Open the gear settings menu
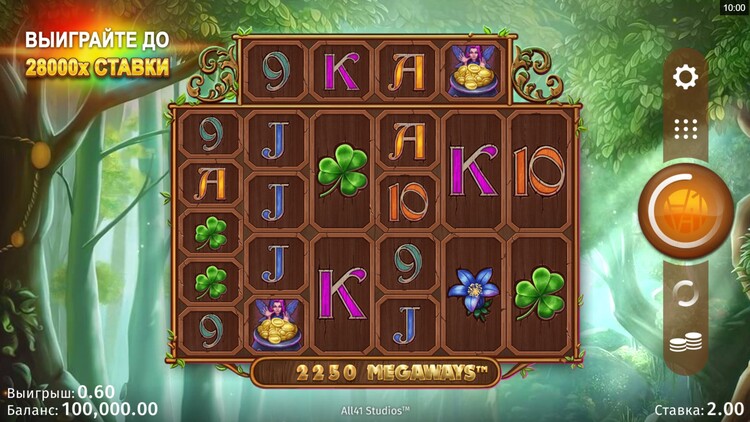 (x=686, y=76)
